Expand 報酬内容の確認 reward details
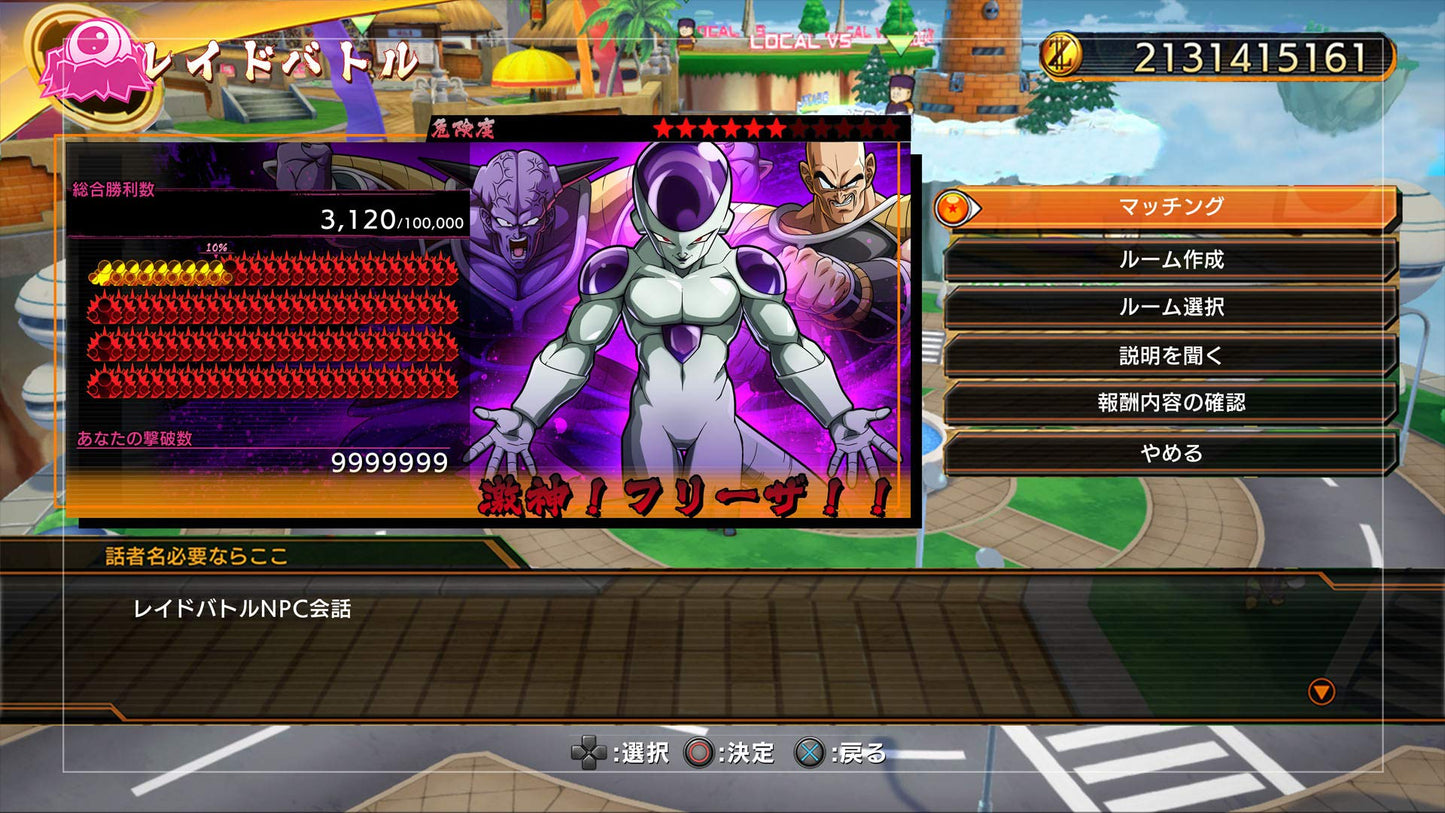The image size is (1445, 813). click(1173, 403)
